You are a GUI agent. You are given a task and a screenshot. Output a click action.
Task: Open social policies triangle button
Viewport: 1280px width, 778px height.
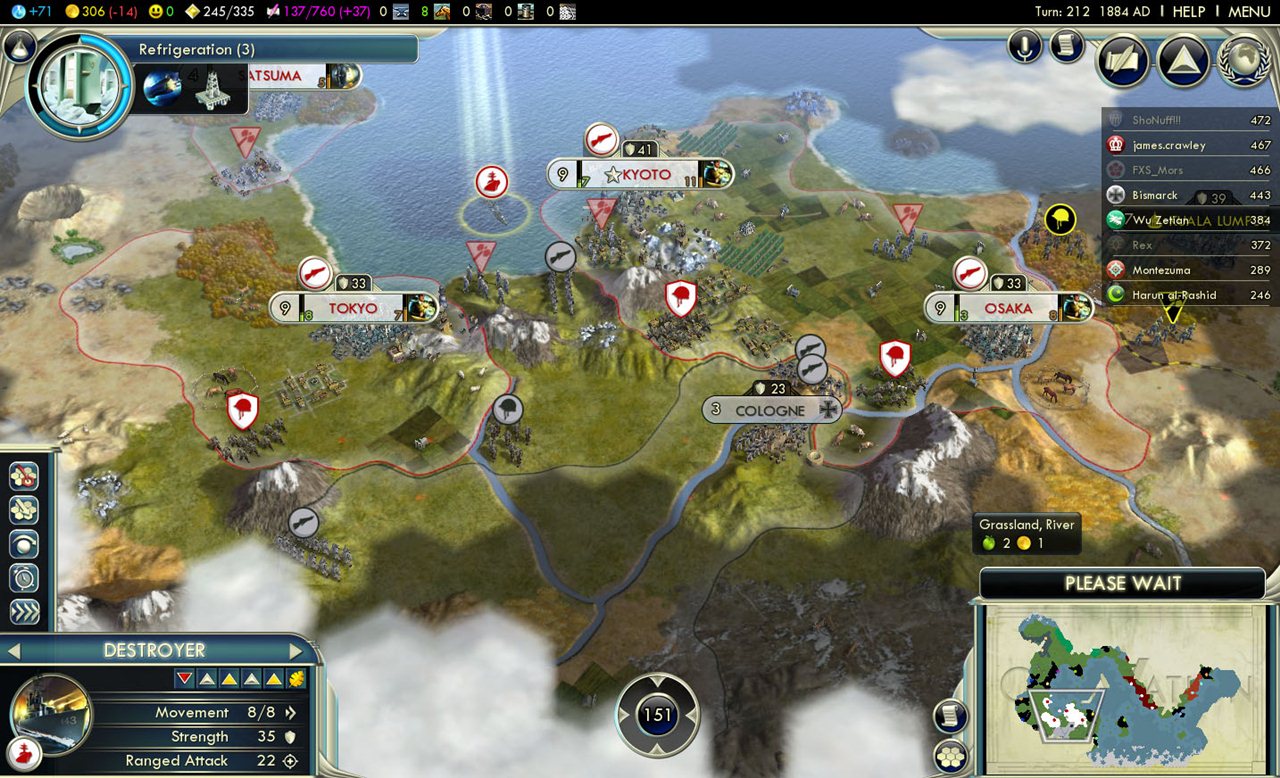pos(1183,61)
